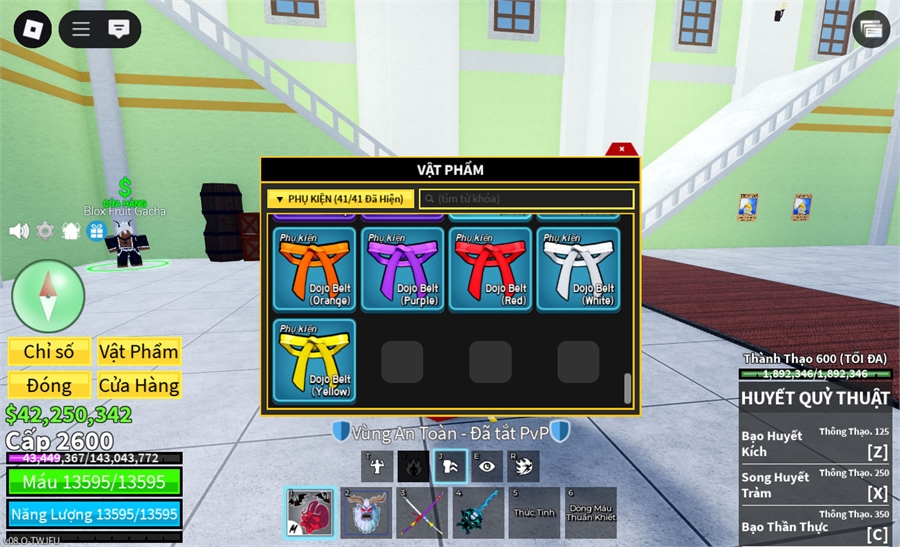Pick the Dojo Belt (White) accessory
Image resolution: width=900 pixels, height=547 pixels.
(578, 268)
